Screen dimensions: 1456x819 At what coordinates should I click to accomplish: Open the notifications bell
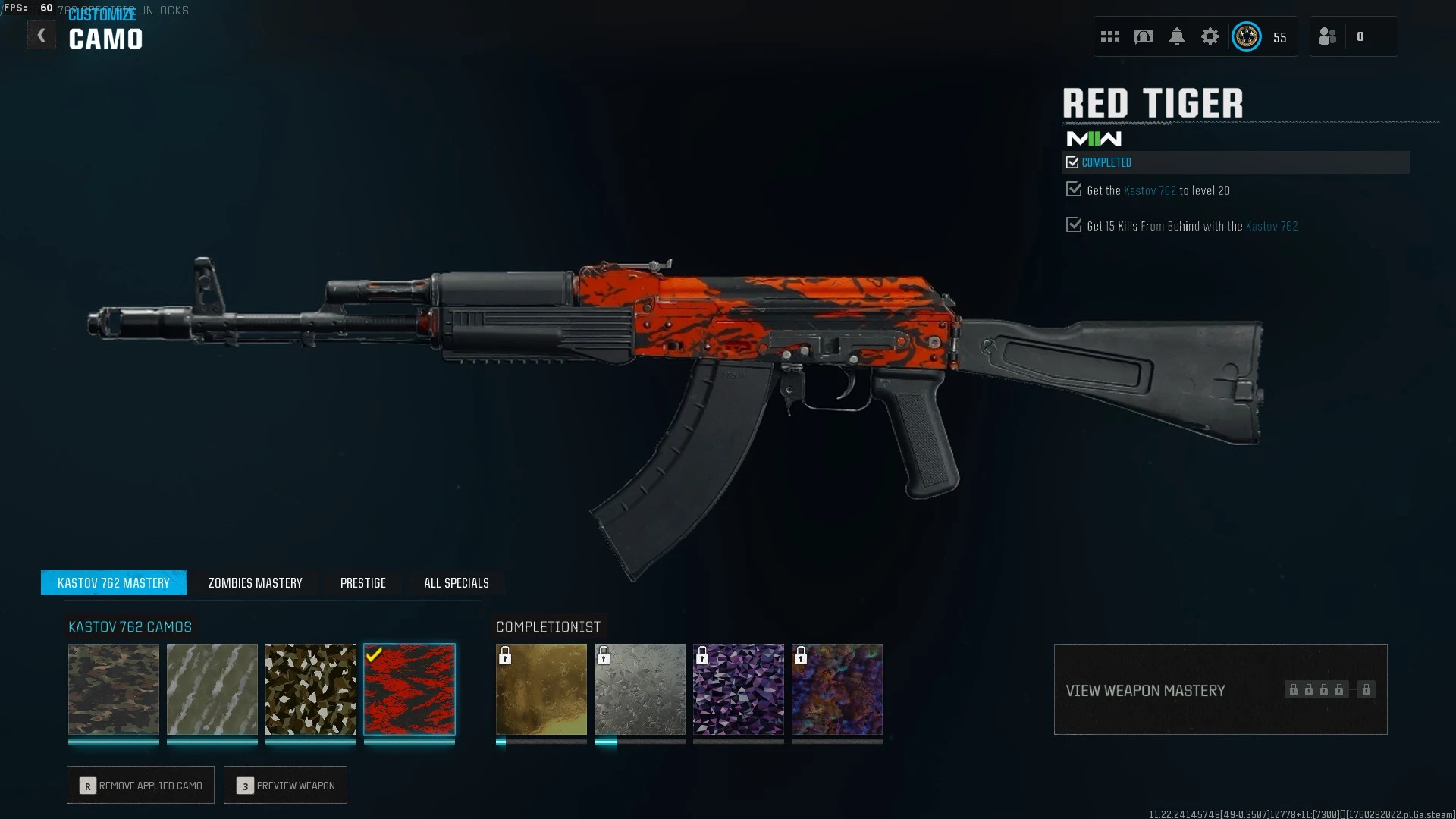tap(1177, 36)
